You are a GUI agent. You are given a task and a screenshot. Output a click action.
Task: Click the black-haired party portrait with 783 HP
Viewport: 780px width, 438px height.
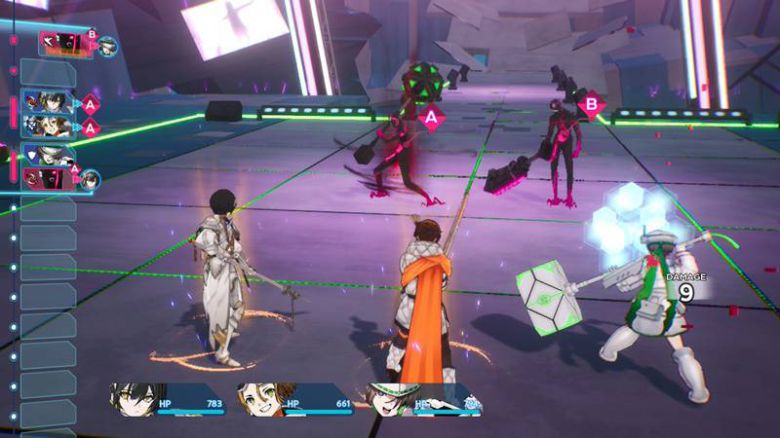(132, 399)
